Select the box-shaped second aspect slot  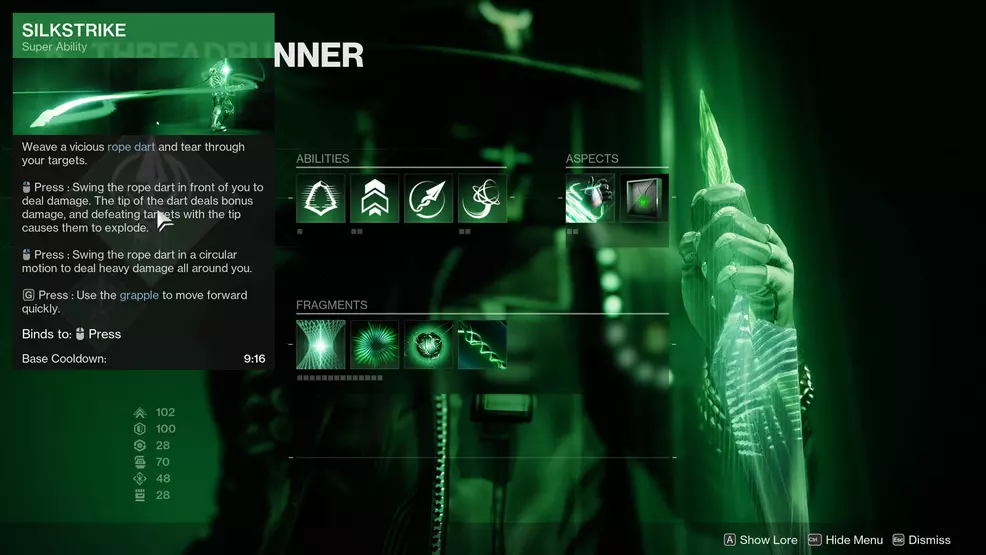[x=644, y=198]
